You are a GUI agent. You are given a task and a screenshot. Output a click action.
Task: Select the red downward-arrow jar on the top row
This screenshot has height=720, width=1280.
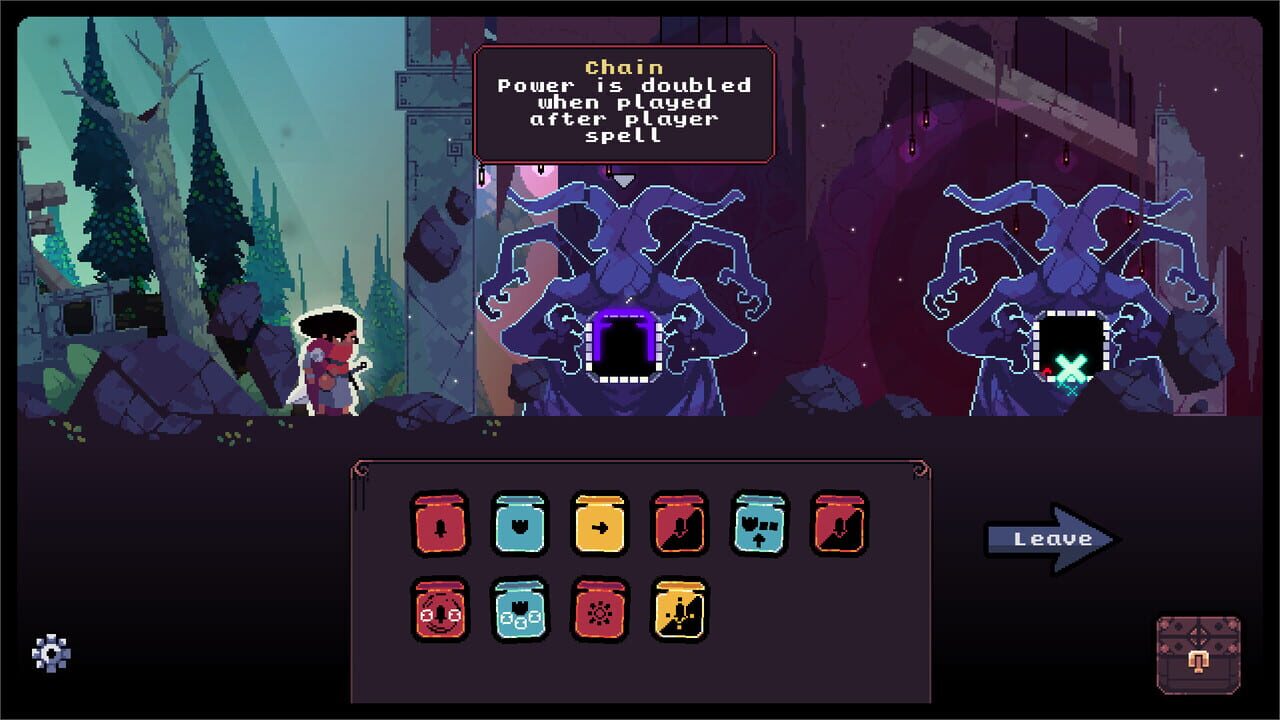679,522
